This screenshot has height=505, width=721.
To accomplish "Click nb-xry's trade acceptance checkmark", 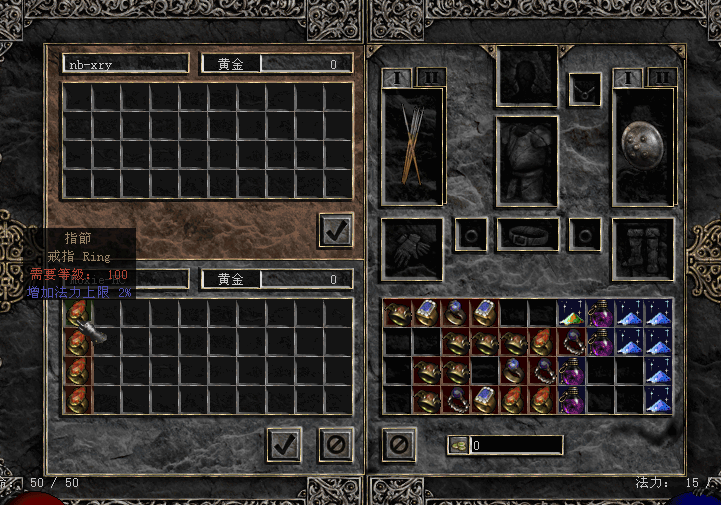I will (x=336, y=230).
